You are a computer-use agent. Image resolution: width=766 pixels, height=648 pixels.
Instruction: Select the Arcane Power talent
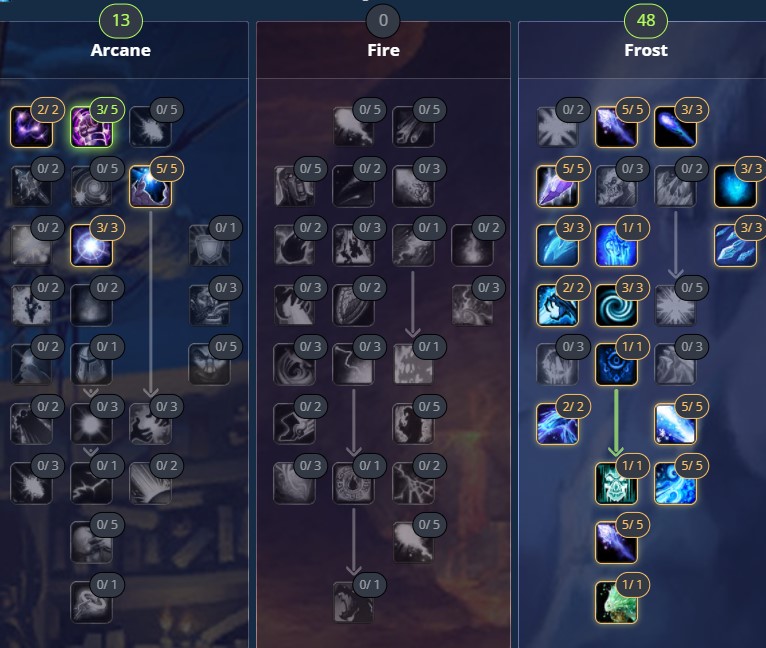tap(90, 482)
